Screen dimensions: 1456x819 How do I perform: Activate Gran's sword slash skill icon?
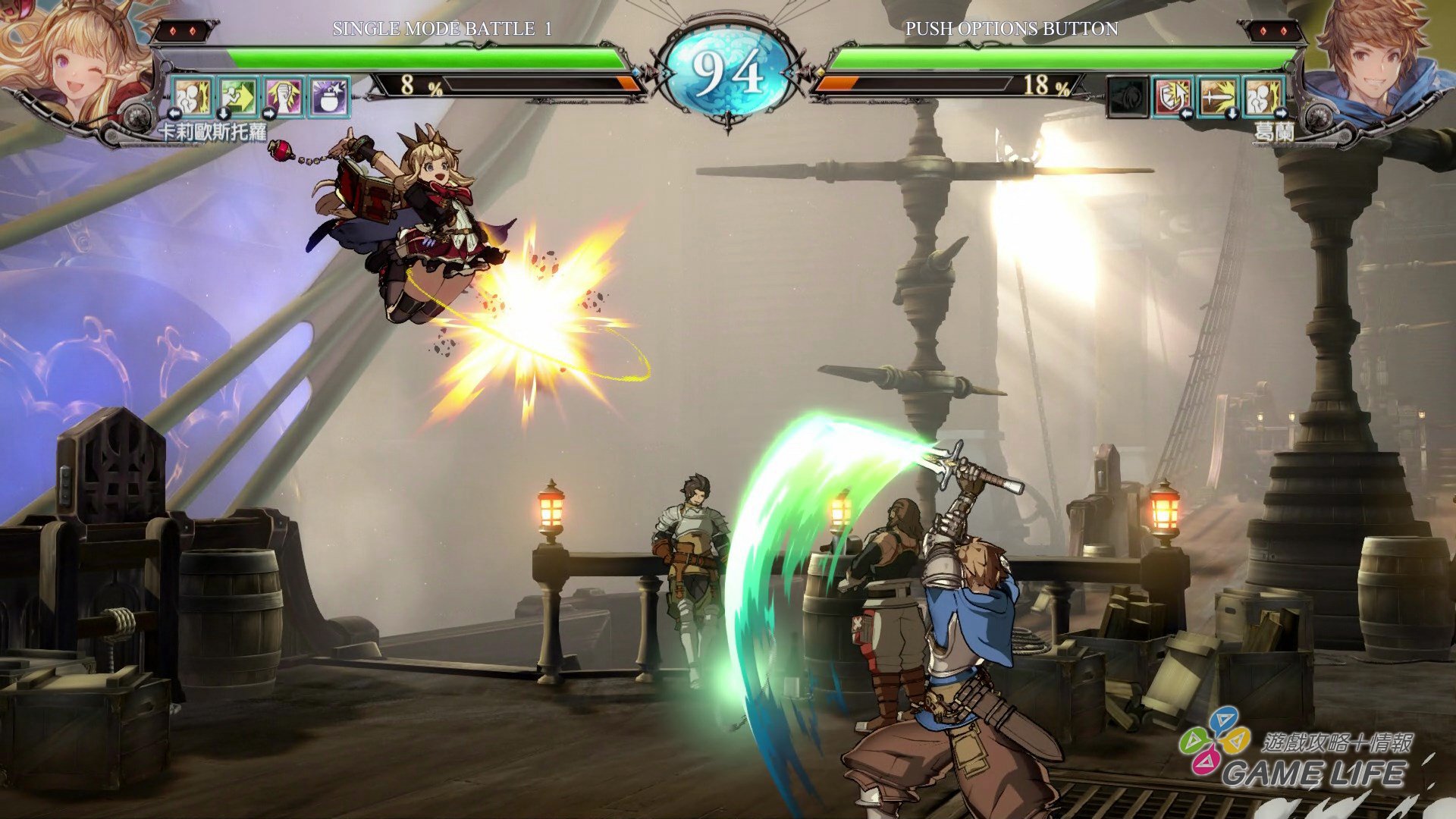tap(1218, 96)
